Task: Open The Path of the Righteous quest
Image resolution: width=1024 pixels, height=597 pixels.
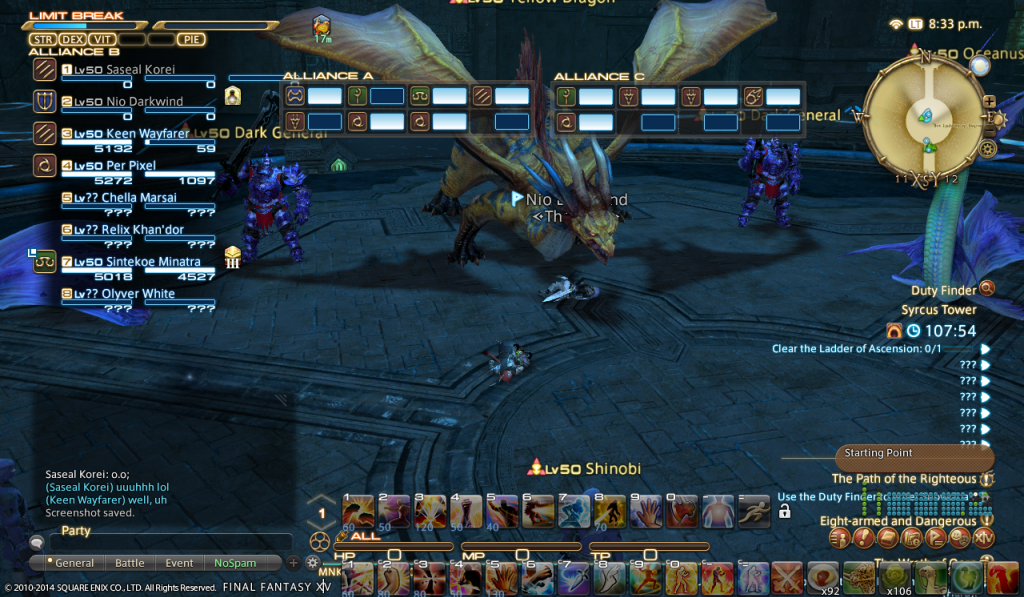Action: click(x=905, y=479)
